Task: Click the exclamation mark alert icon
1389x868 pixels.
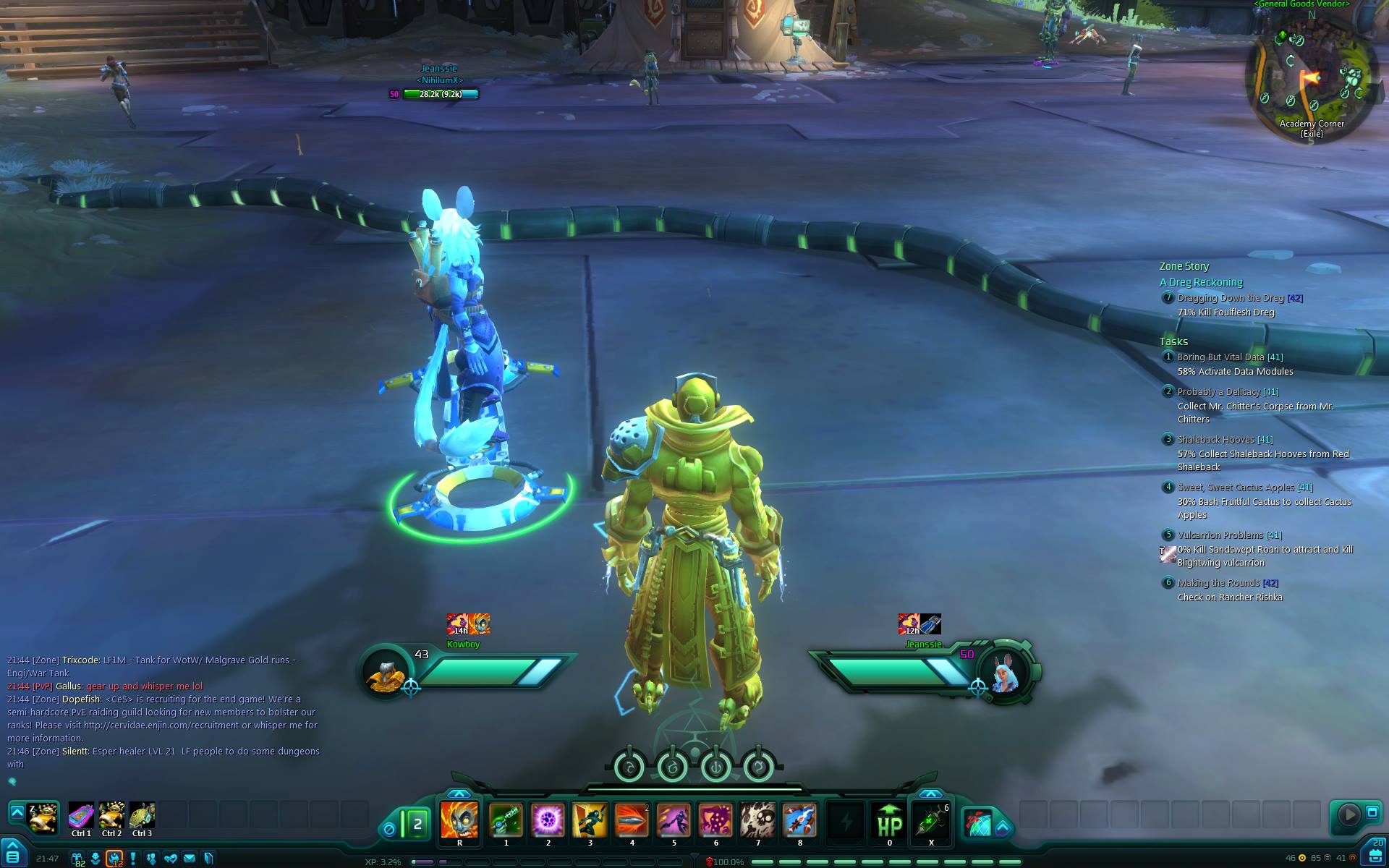Action: pos(133,859)
